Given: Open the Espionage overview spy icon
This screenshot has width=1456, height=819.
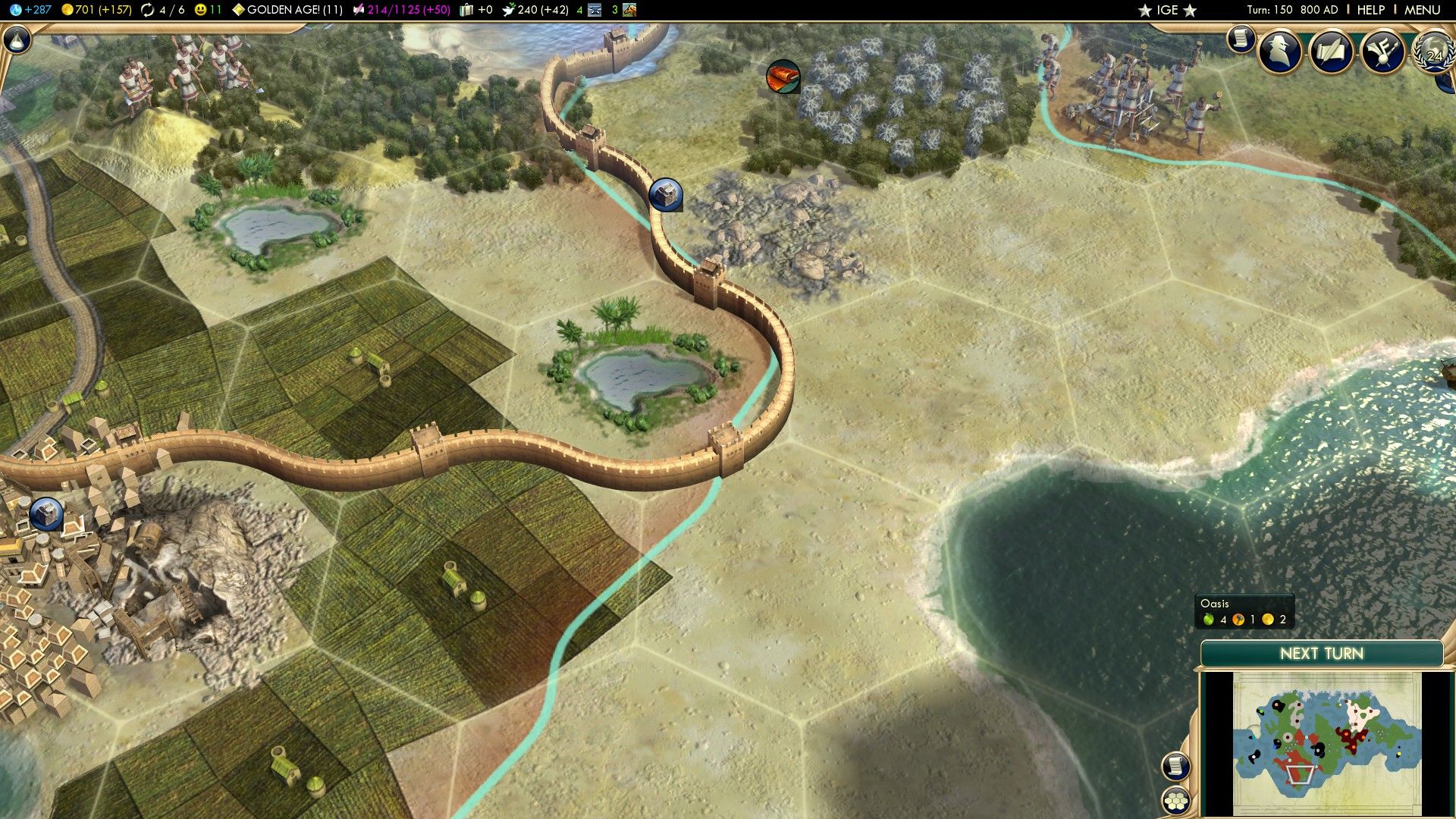Looking at the screenshot, I should 1278,53.
